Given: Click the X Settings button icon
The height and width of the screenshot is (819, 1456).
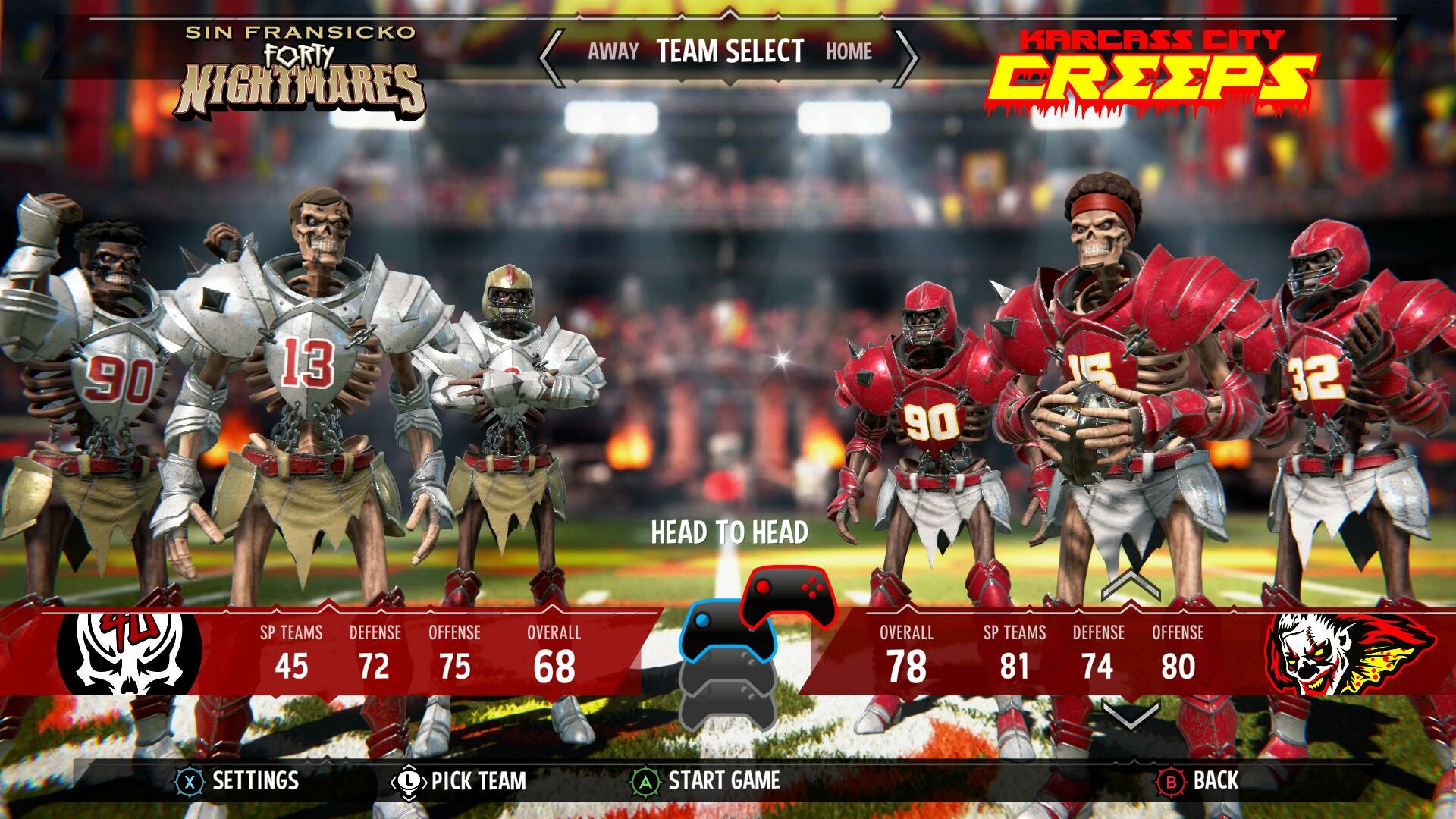Looking at the screenshot, I should point(190,778).
